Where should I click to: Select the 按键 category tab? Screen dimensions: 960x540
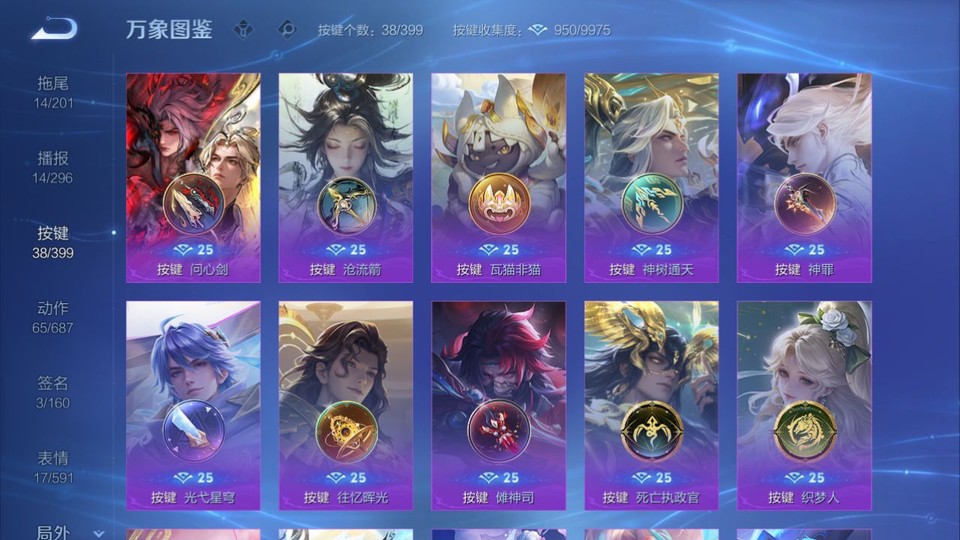click(53, 241)
